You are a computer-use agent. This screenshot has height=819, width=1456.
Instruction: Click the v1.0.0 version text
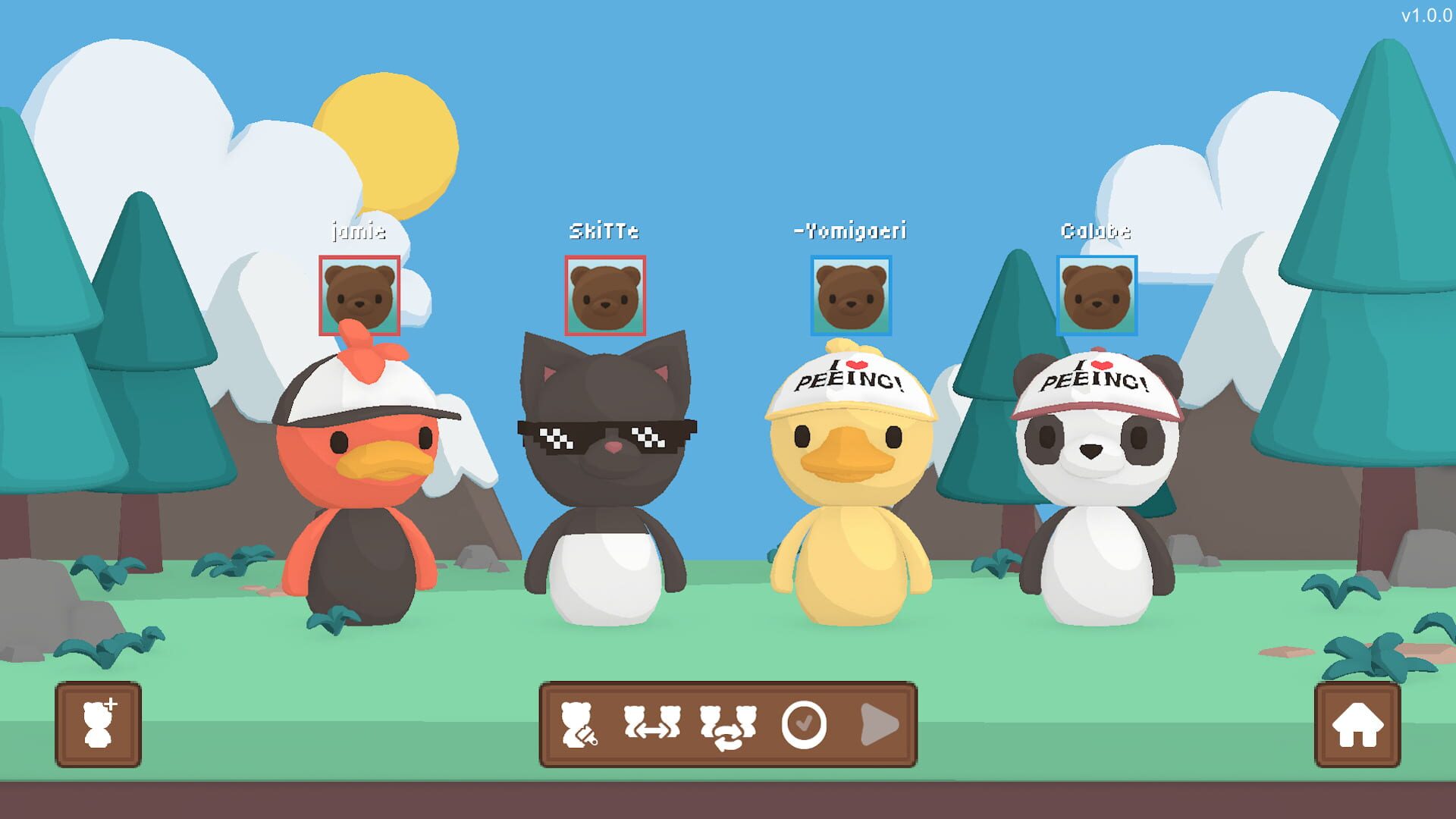click(1424, 14)
